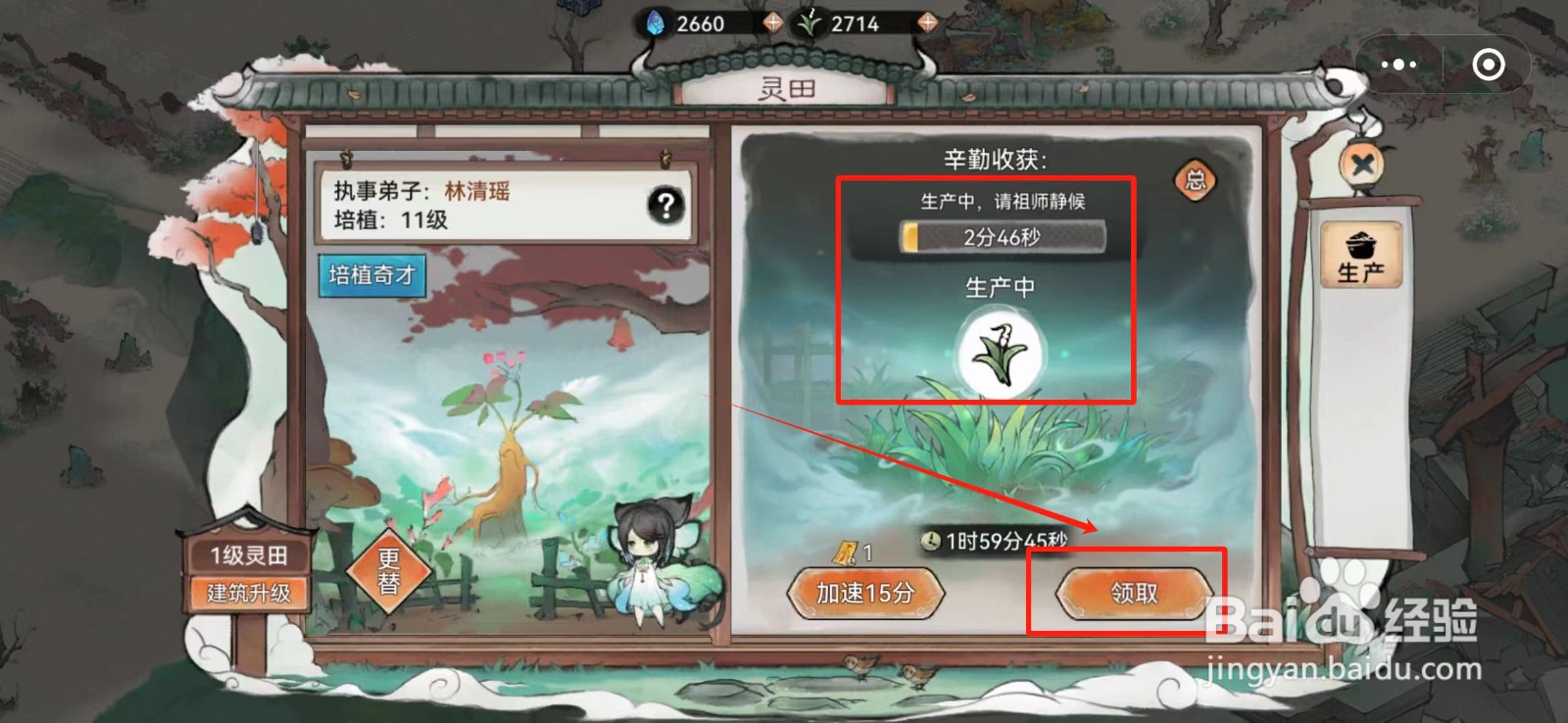Open the question mark help beside 林清瑶
Screen dimensions: 1568x723
665,204
